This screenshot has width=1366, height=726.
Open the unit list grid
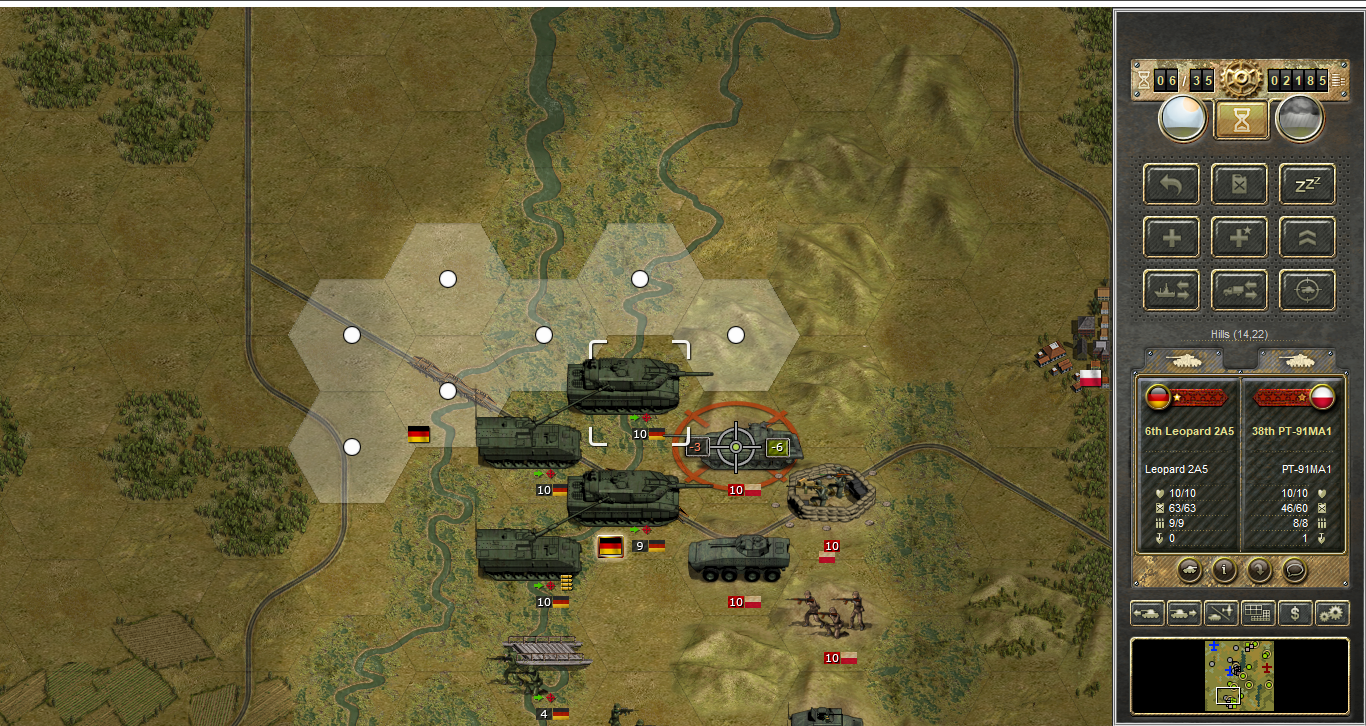pyautogui.click(x=1258, y=613)
